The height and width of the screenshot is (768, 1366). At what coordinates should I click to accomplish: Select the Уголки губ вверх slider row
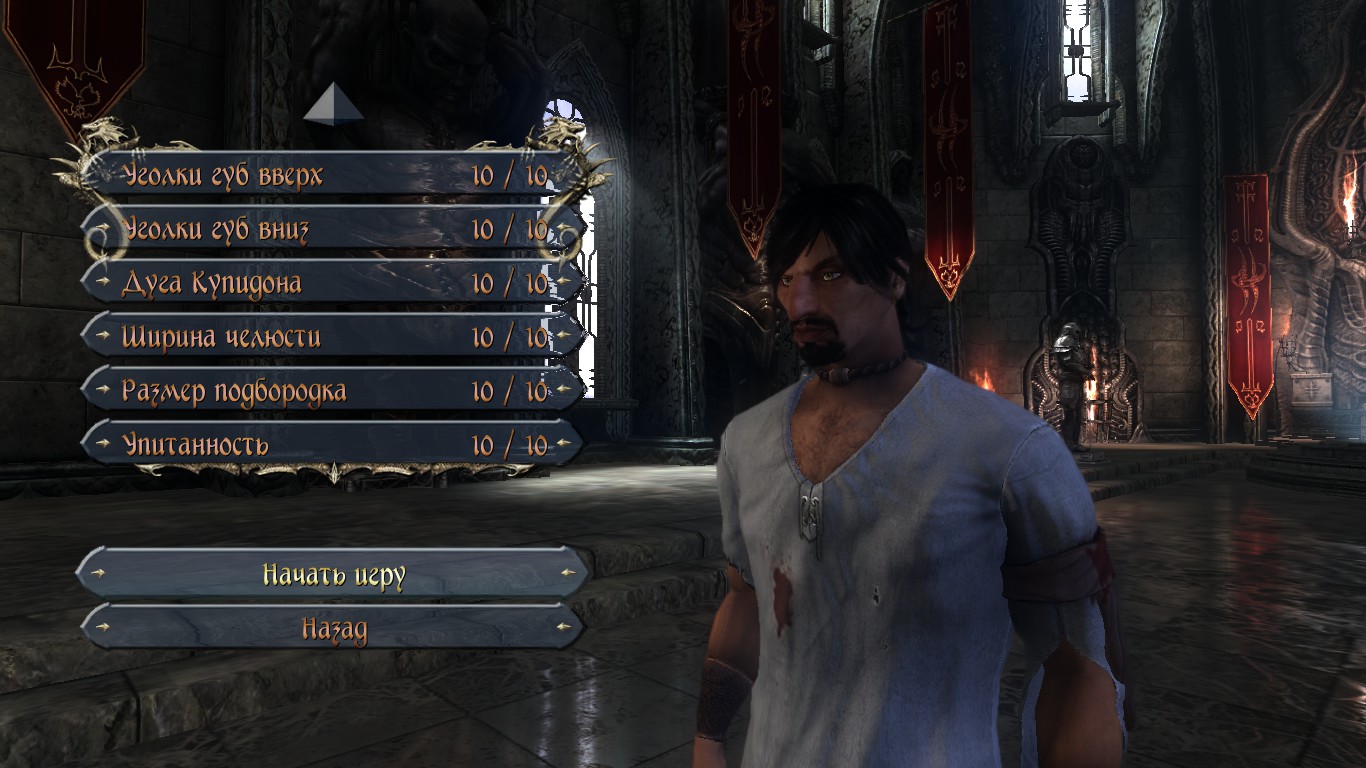[x=330, y=176]
